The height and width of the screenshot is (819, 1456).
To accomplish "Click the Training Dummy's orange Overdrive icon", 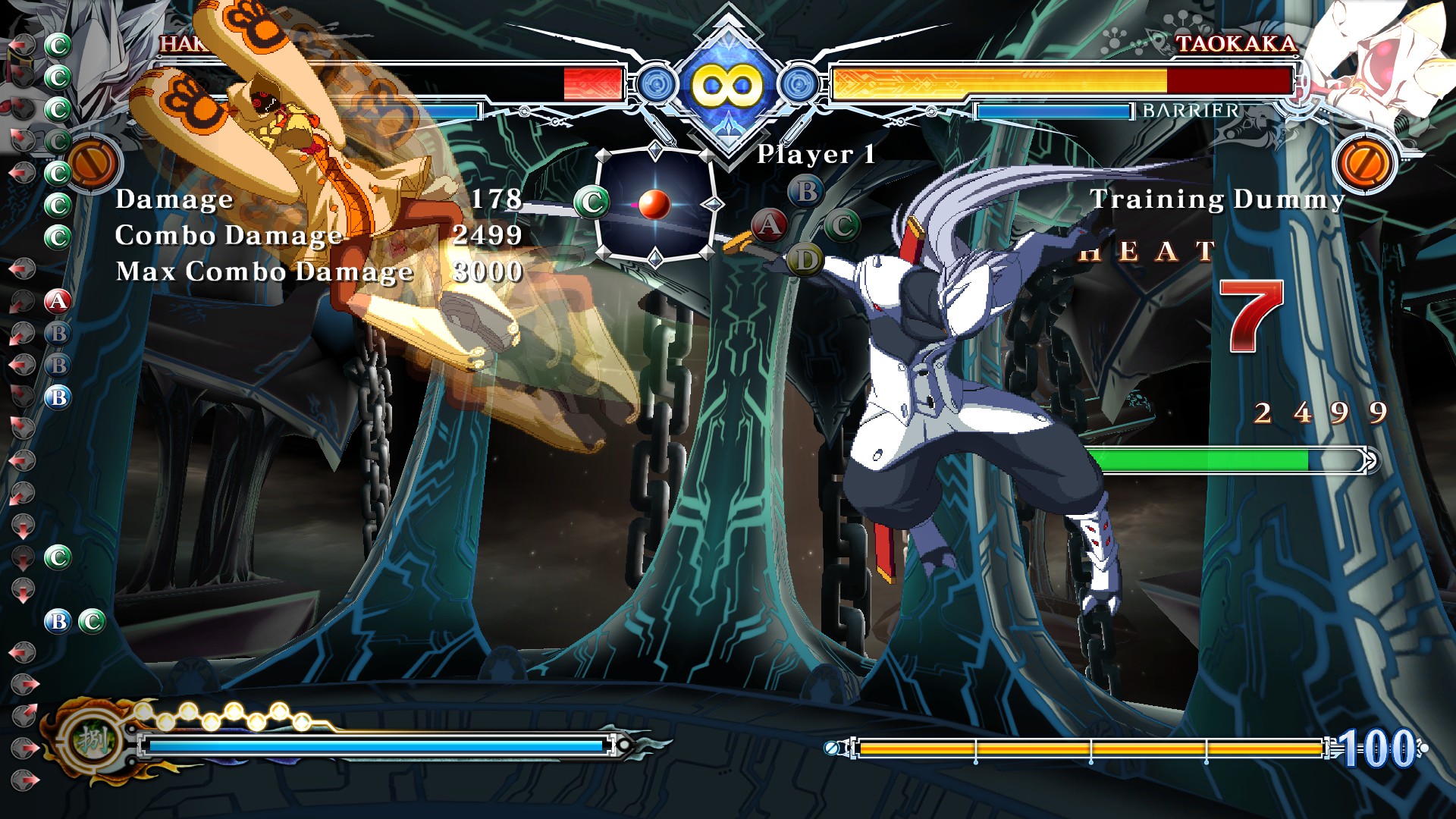I will (x=1366, y=164).
